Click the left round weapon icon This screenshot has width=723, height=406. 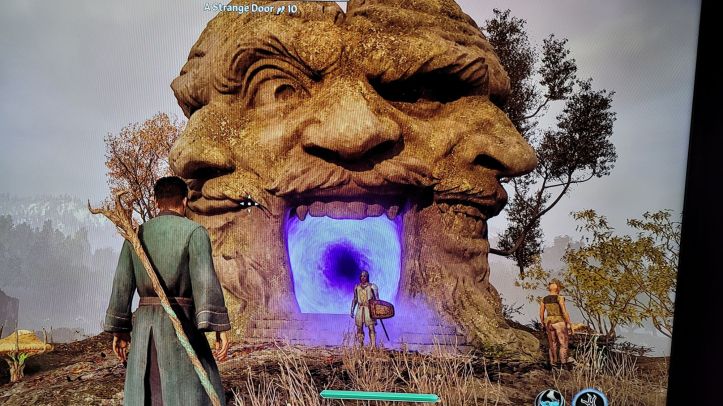(549, 398)
